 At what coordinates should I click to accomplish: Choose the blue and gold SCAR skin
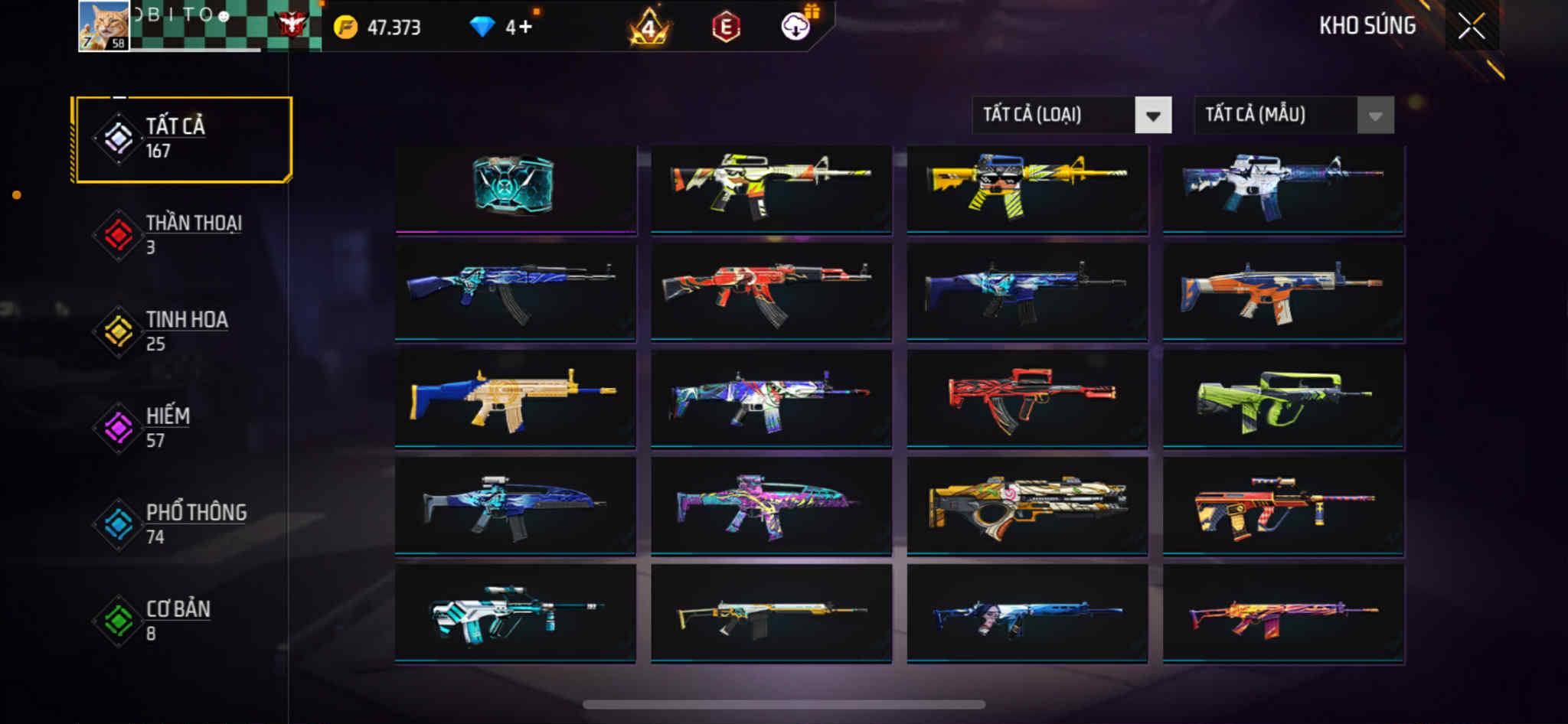tap(514, 398)
